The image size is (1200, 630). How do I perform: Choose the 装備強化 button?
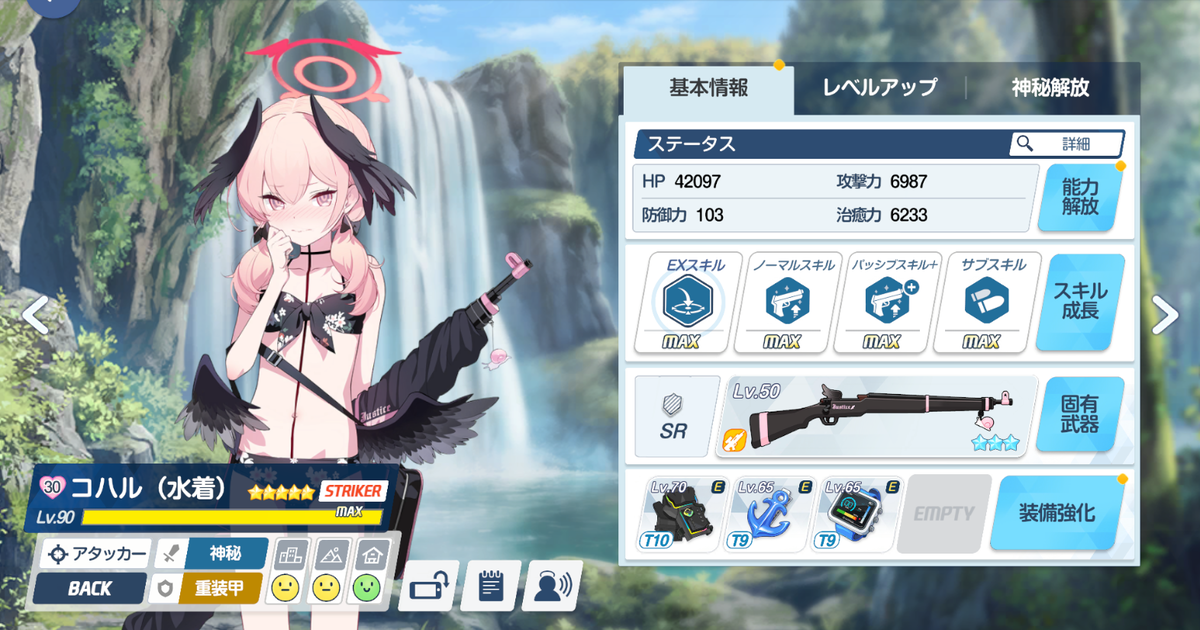[x=1056, y=513]
